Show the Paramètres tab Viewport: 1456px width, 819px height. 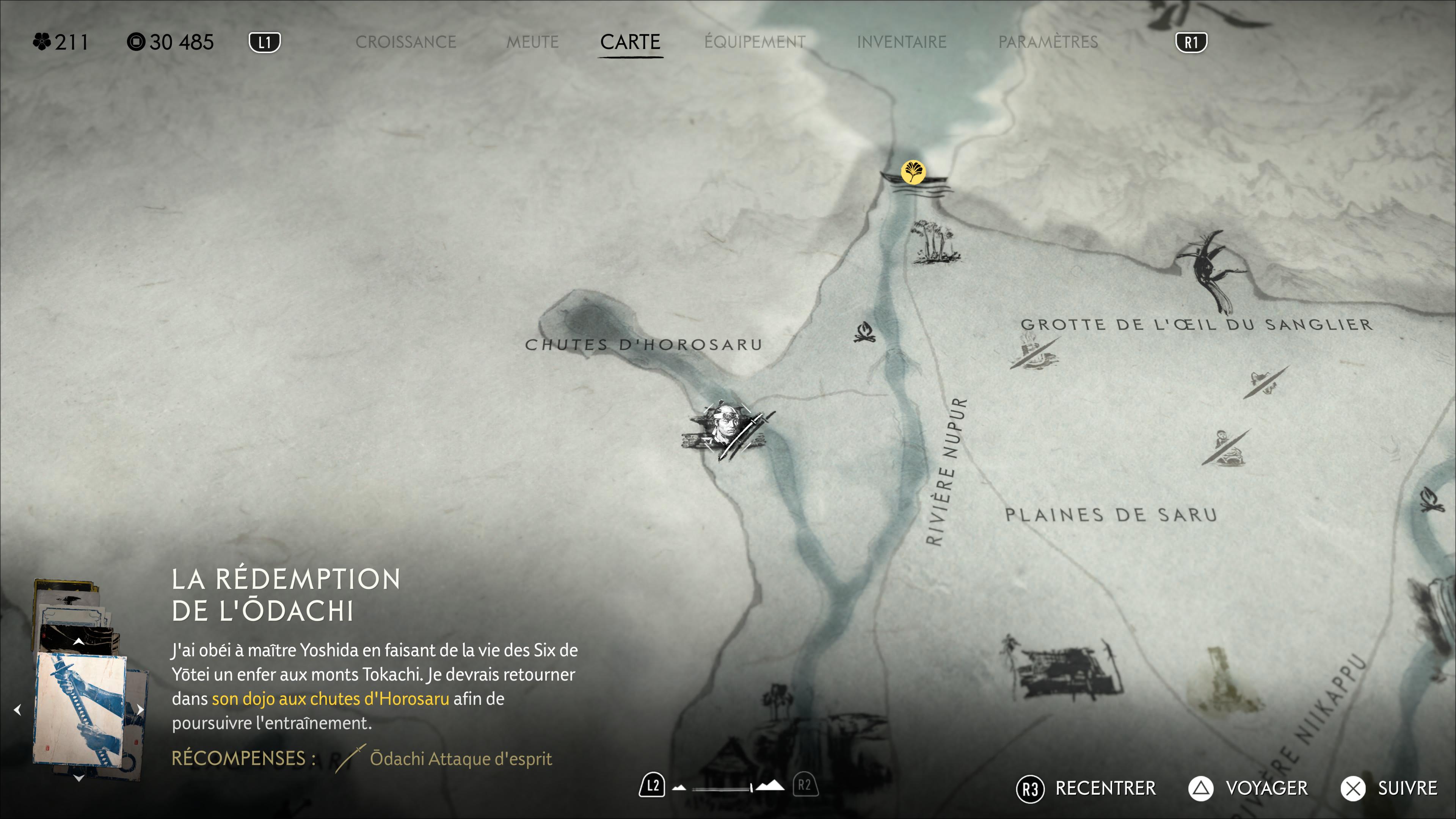(1048, 42)
